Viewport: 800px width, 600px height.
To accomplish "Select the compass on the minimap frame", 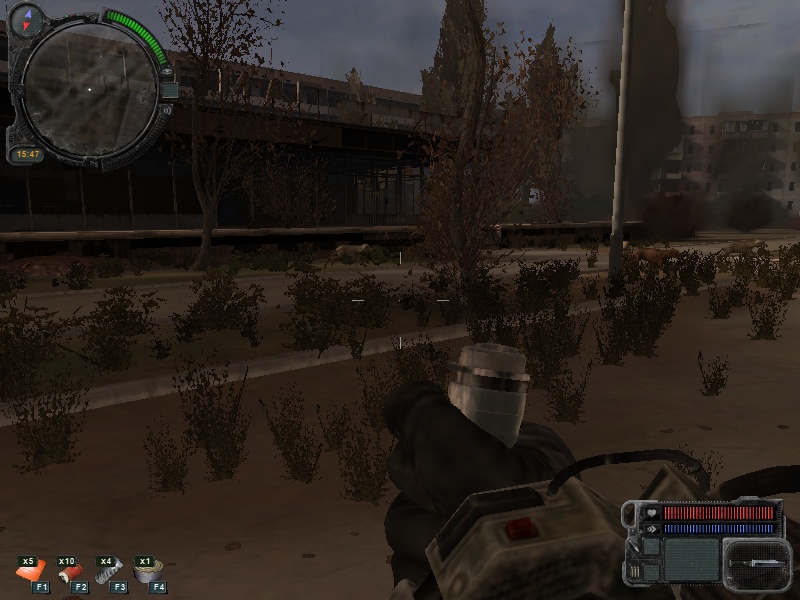I will tap(28, 15).
